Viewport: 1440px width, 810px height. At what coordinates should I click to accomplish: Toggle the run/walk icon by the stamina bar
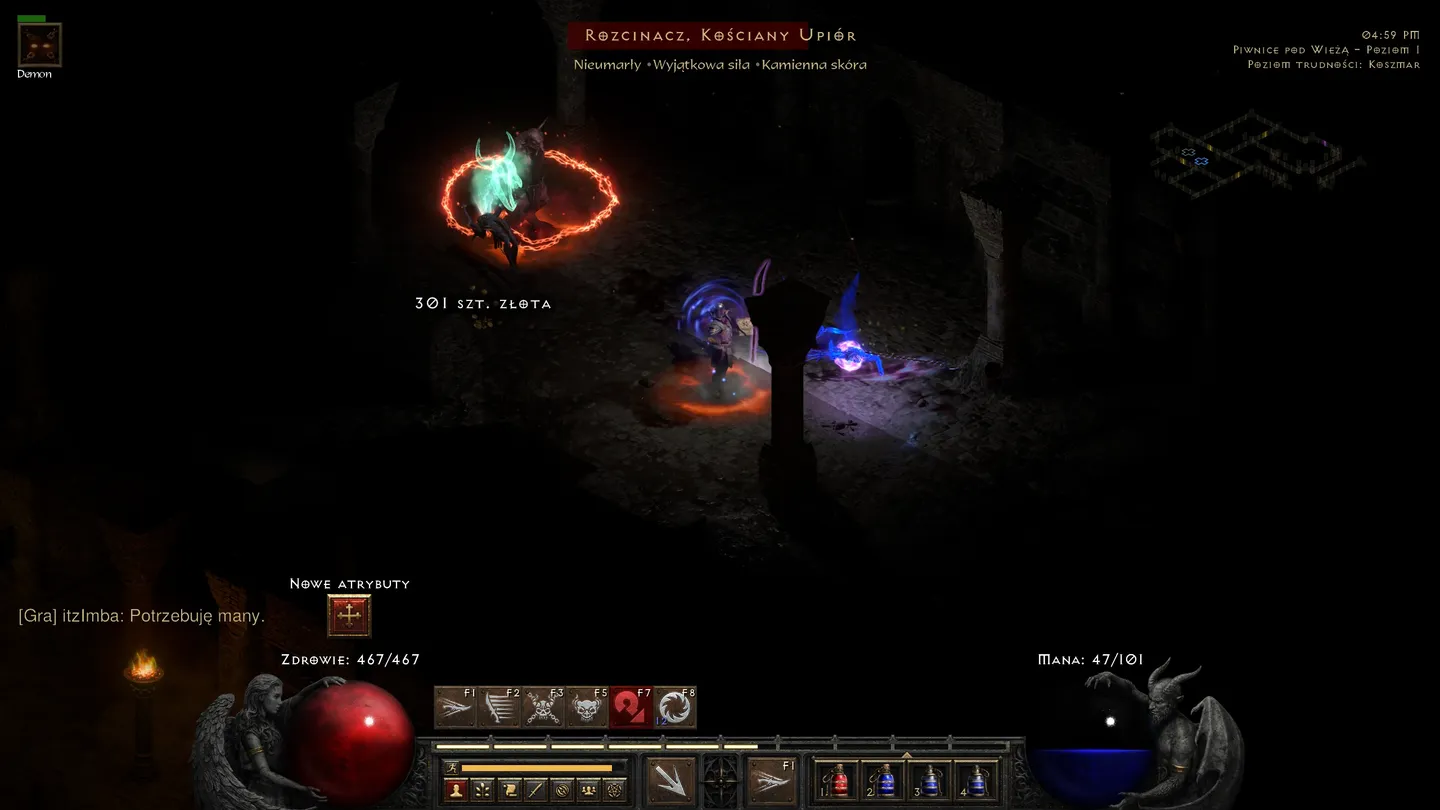(x=452, y=768)
